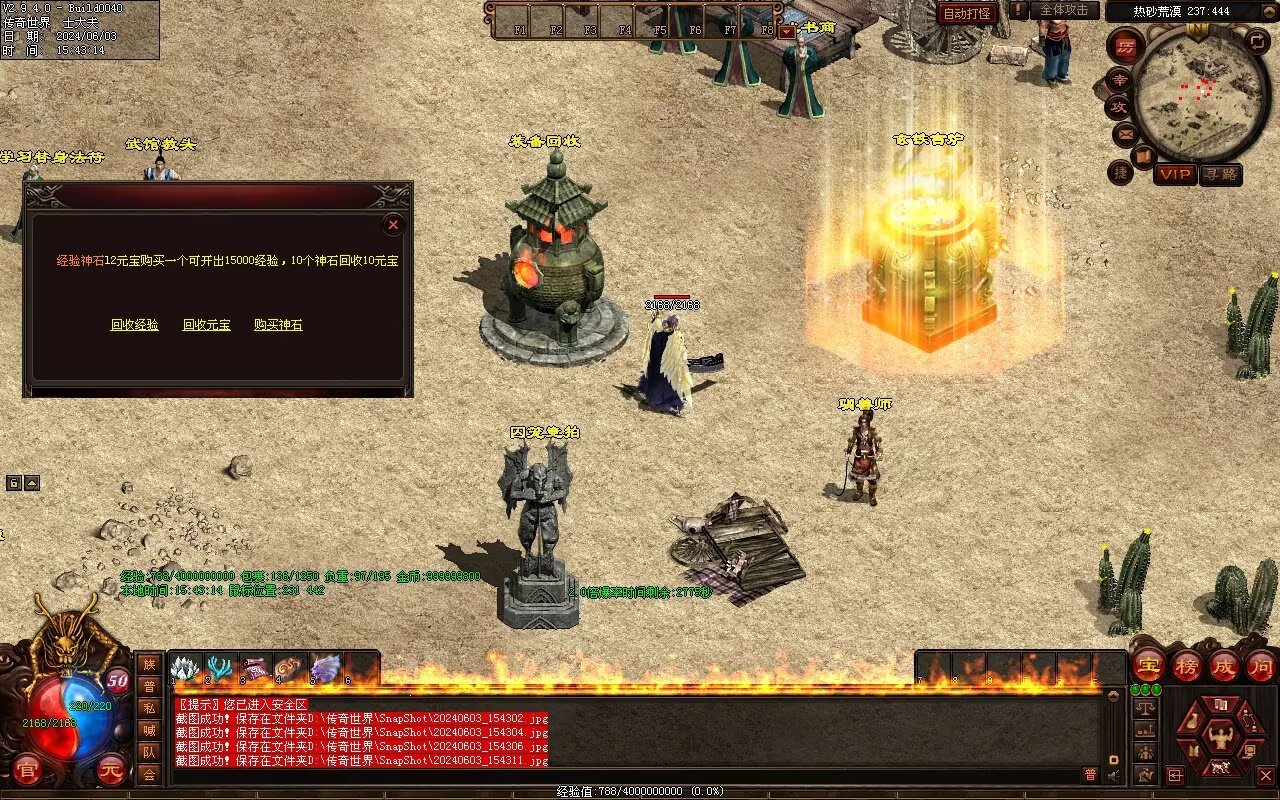
Task: Select the 购买神石 option
Action: 278,325
